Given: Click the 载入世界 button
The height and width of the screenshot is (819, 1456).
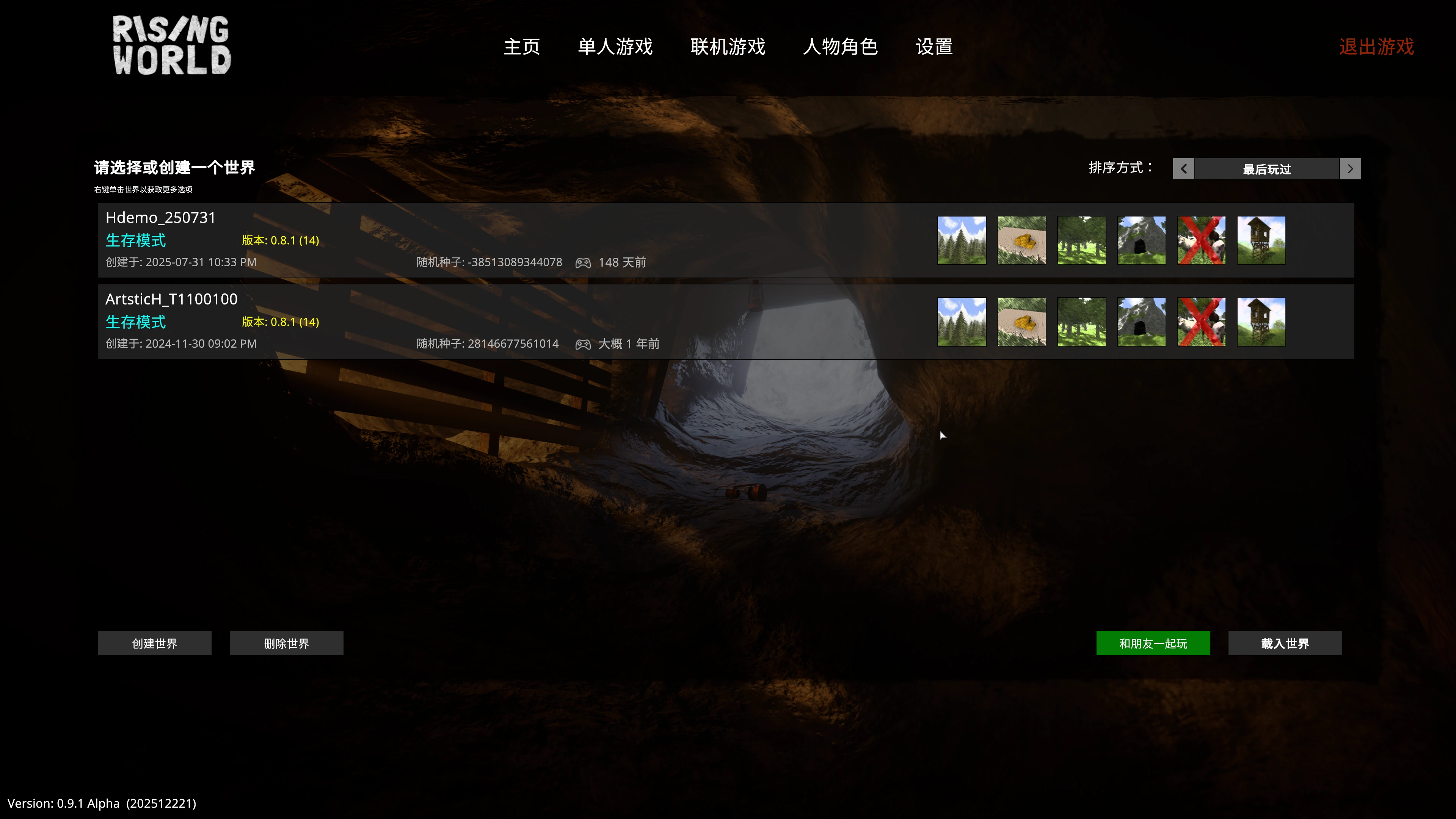Looking at the screenshot, I should pyautogui.click(x=1285, y=643).
